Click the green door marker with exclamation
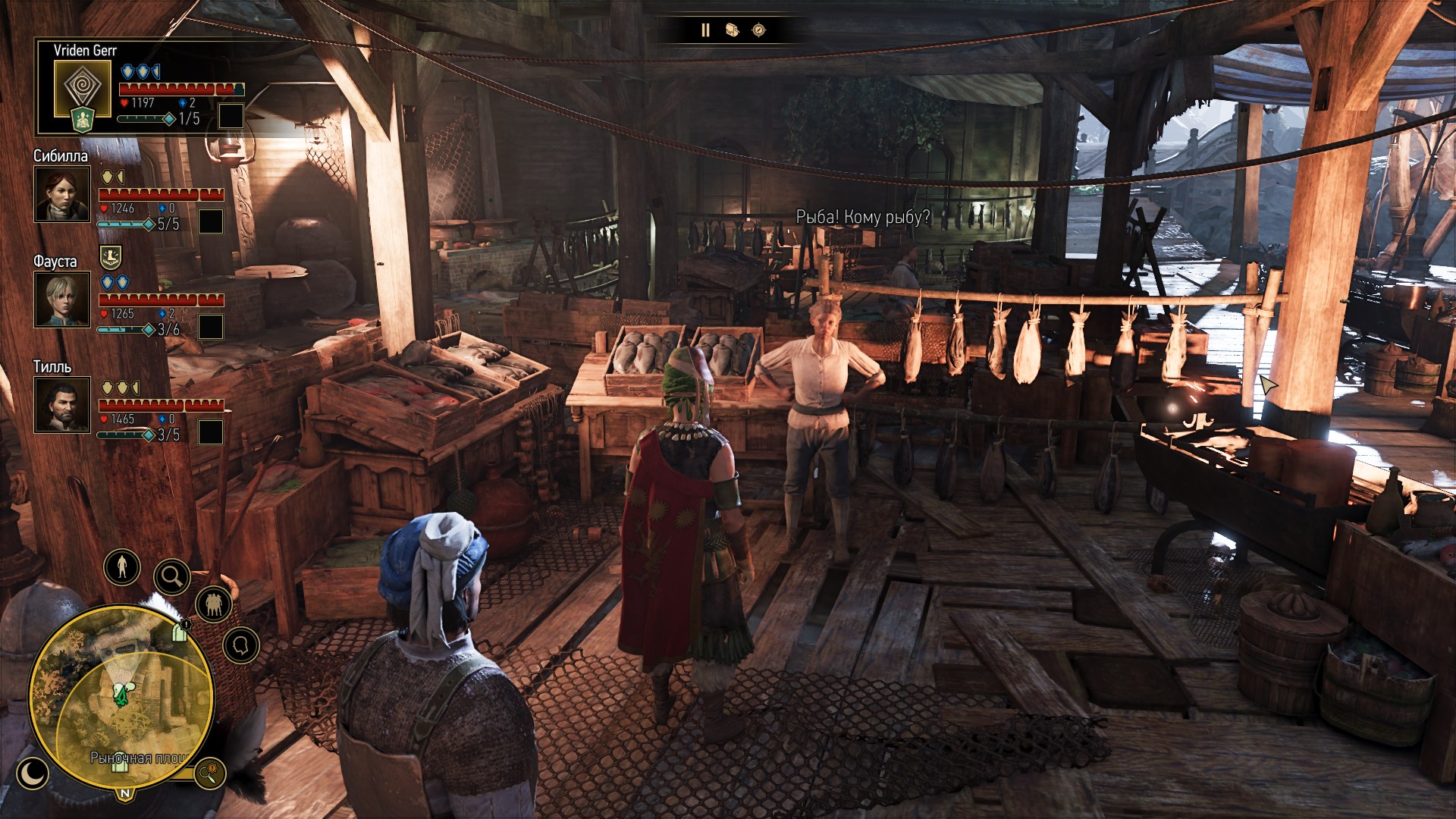This screenshot has width=1456, height=819. tap(180, 631)
